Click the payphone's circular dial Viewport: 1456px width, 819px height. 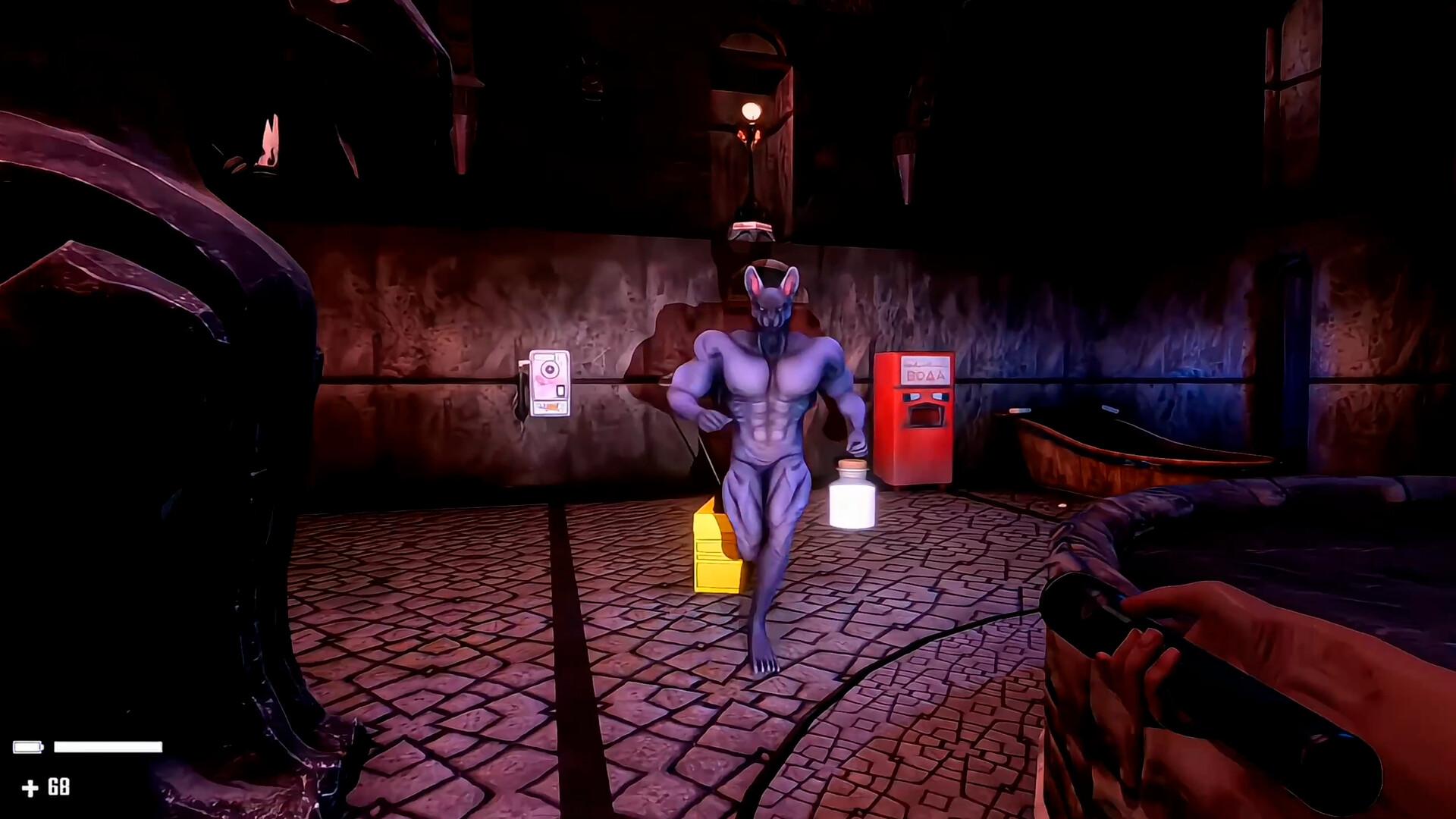coord(549,368)
